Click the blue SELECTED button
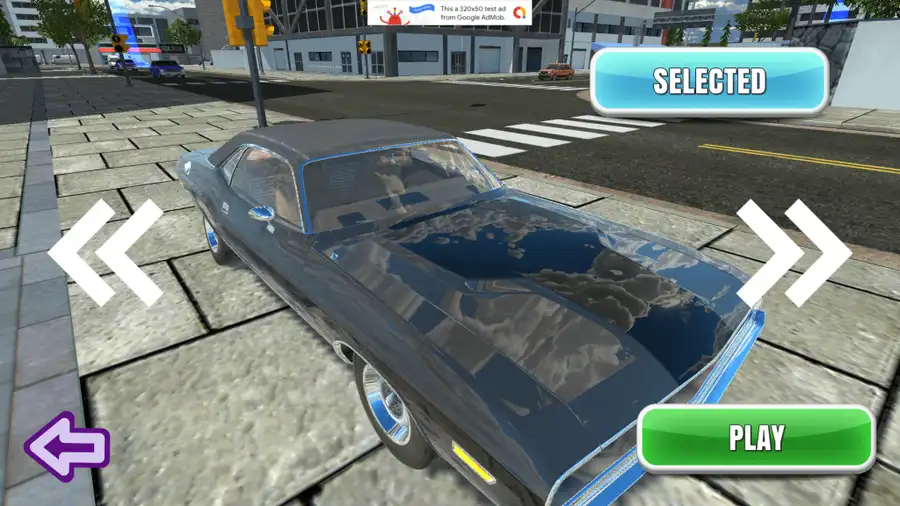The image size is (900, 506). pos(709,81)
